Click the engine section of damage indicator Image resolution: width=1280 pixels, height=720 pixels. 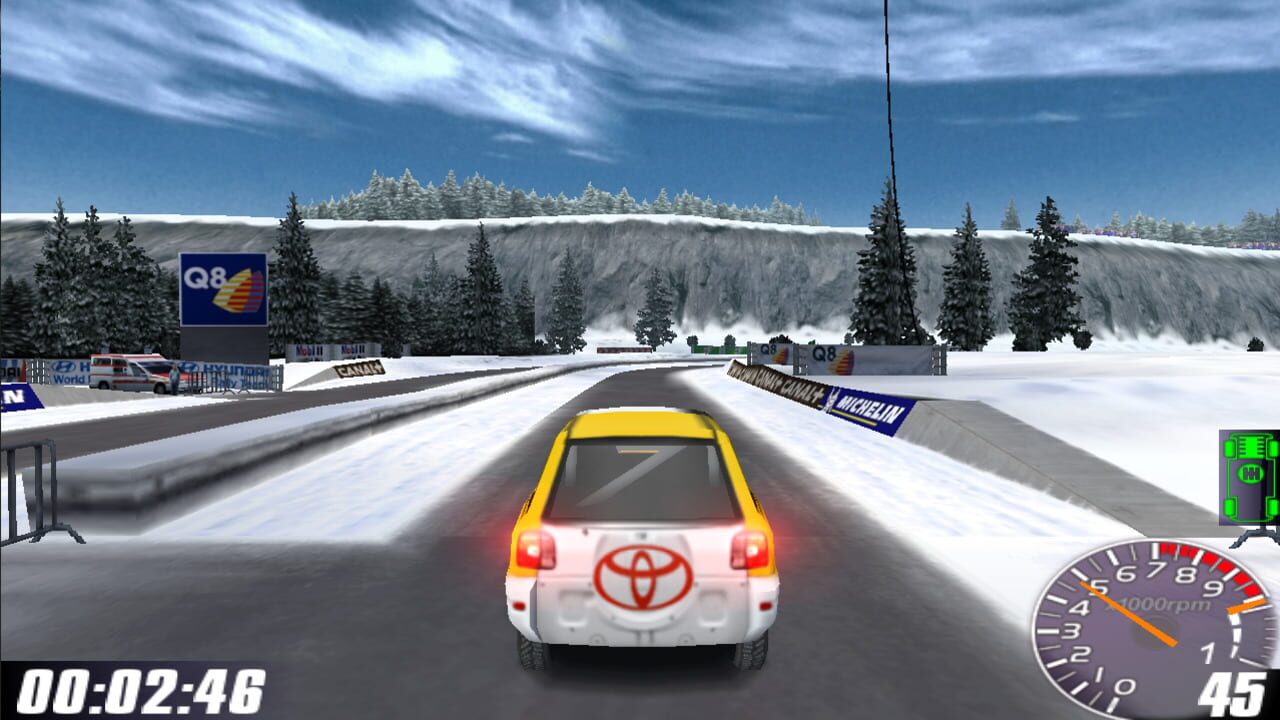coord(1250,447)
